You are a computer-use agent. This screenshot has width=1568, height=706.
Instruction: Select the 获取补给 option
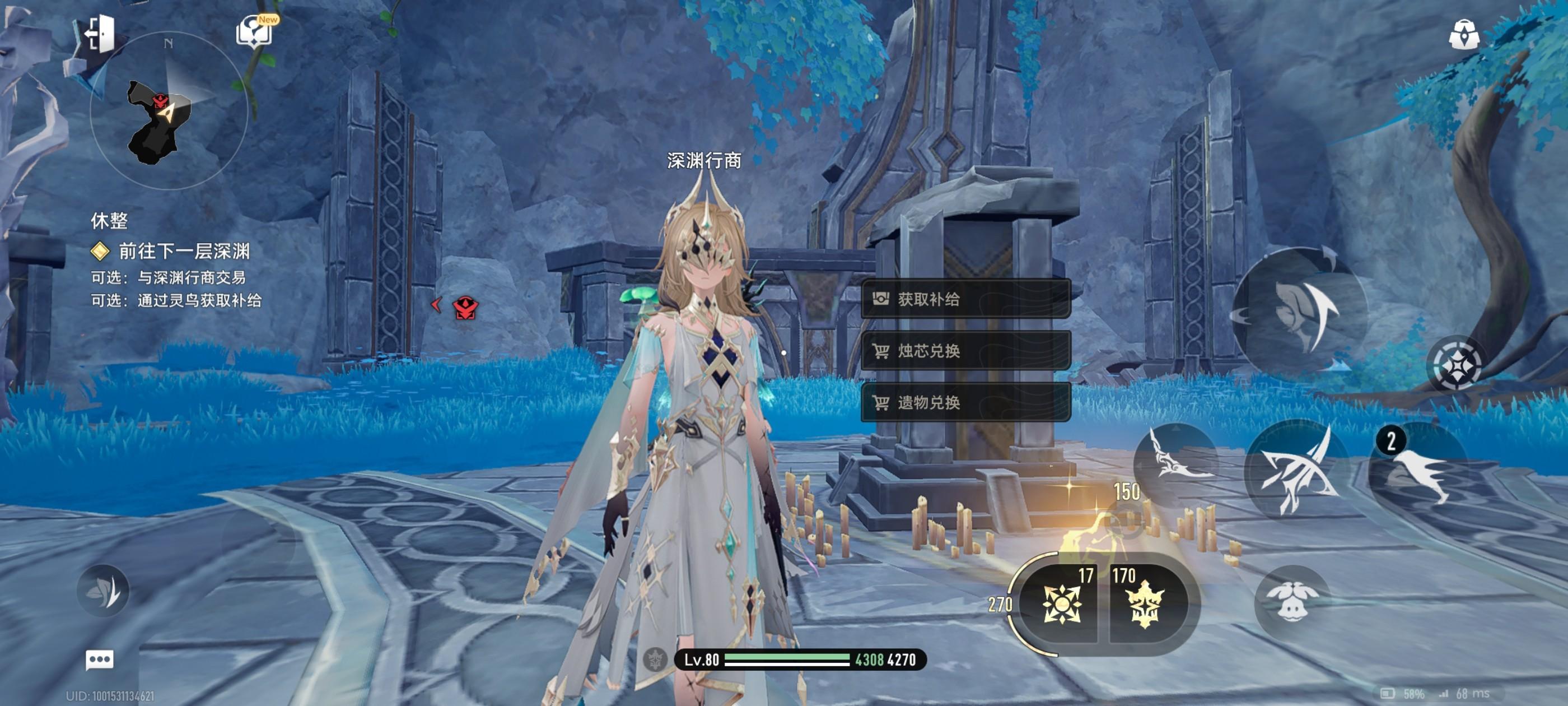tap(965, 299)
